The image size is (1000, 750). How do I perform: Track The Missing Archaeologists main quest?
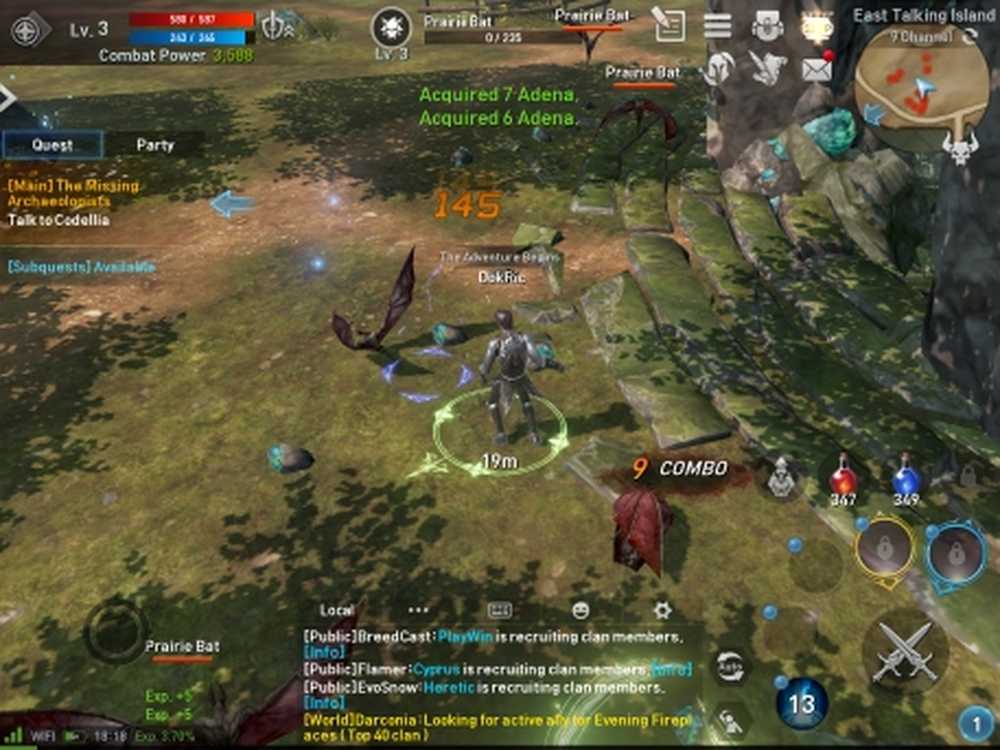(73, 193)
